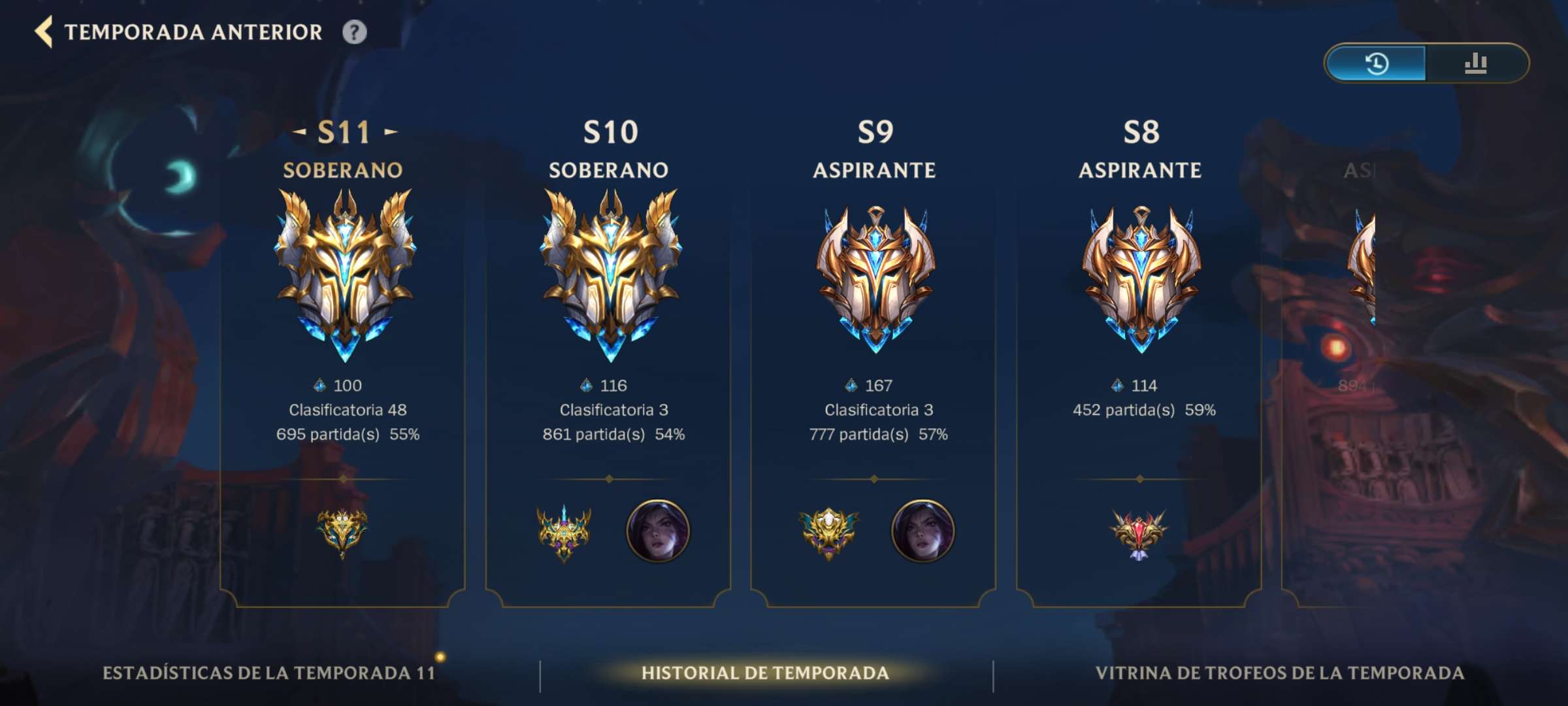Click the red badge icon under S8
The width and height of the screenshot is (1568, 706).
1138,531
